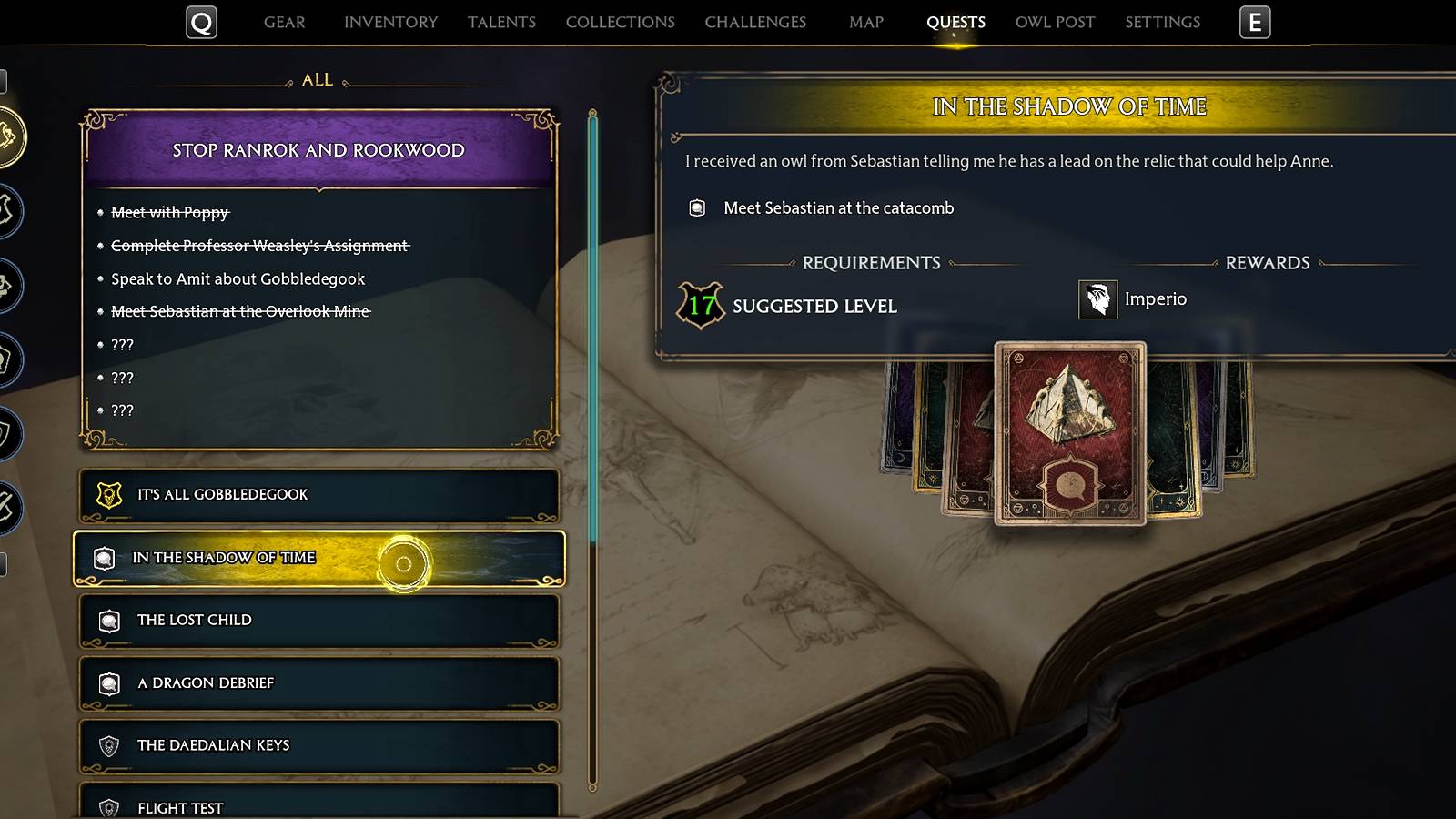Switch to the MAP tab

click(864, 22)
